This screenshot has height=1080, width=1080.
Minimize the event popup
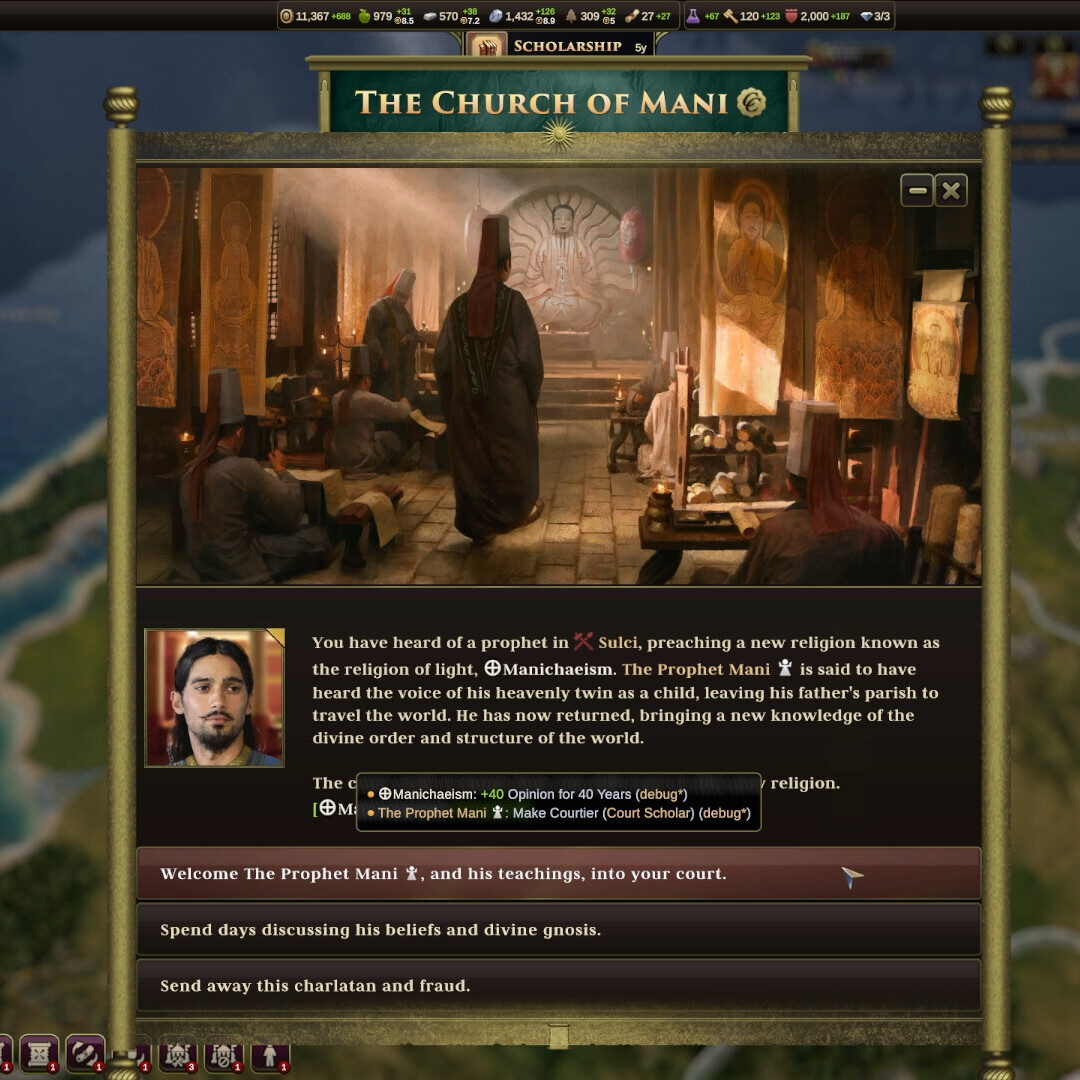point(917,190)
